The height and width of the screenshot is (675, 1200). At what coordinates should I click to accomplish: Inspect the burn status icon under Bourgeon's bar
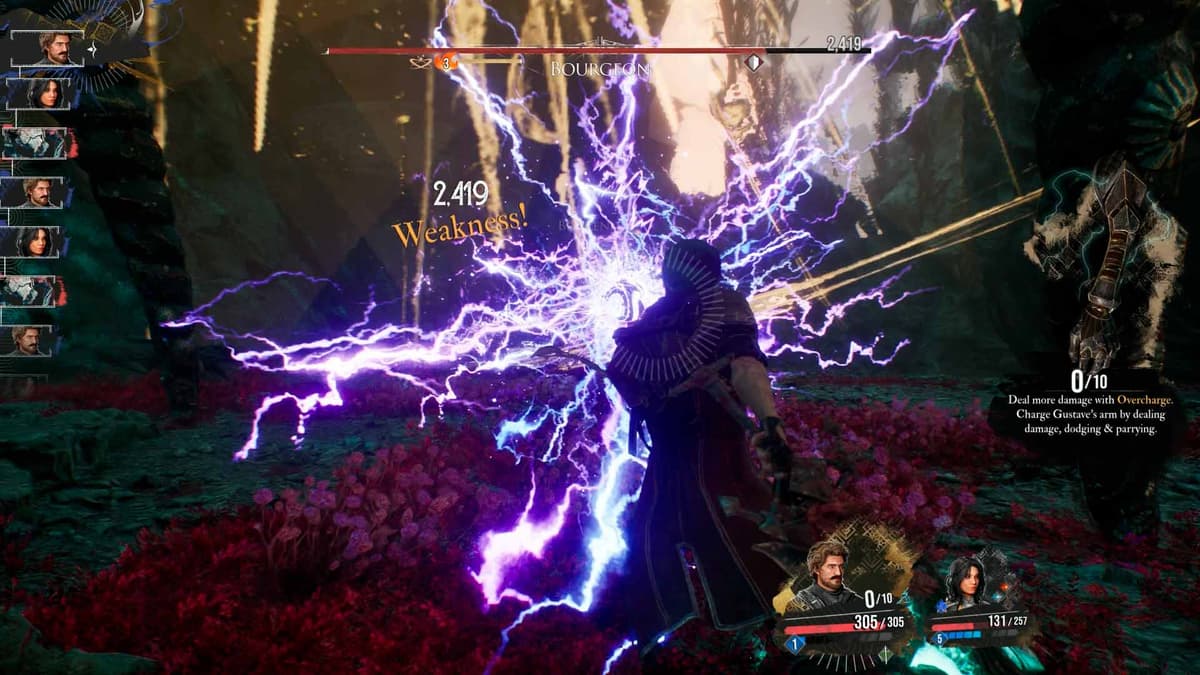tap(449, 63)
